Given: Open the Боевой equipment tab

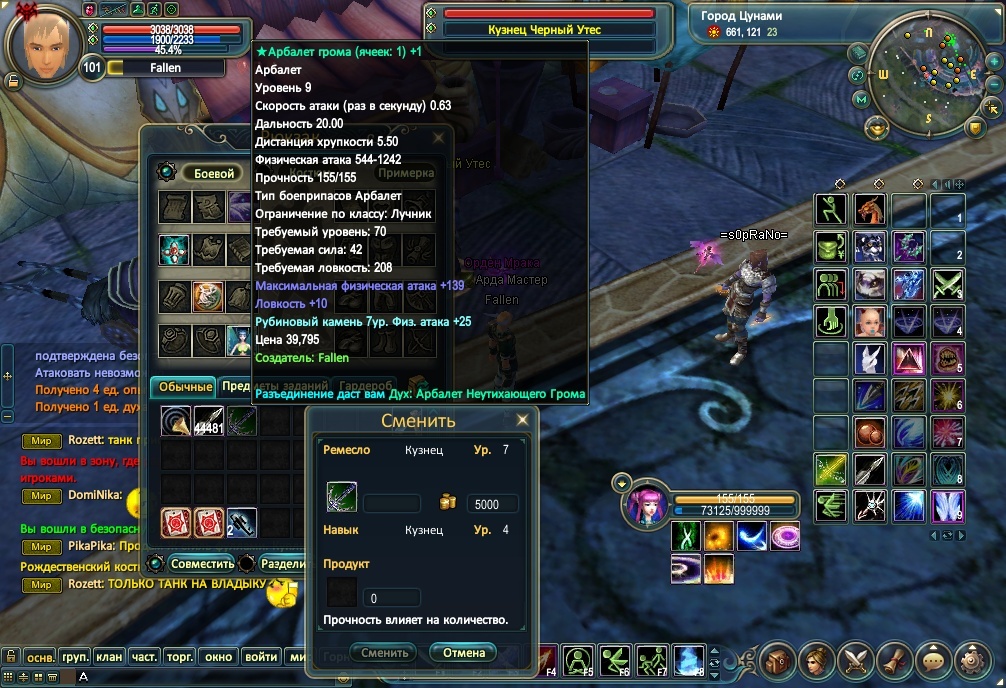Looking at the screenshot, I should tap(213, 173).
